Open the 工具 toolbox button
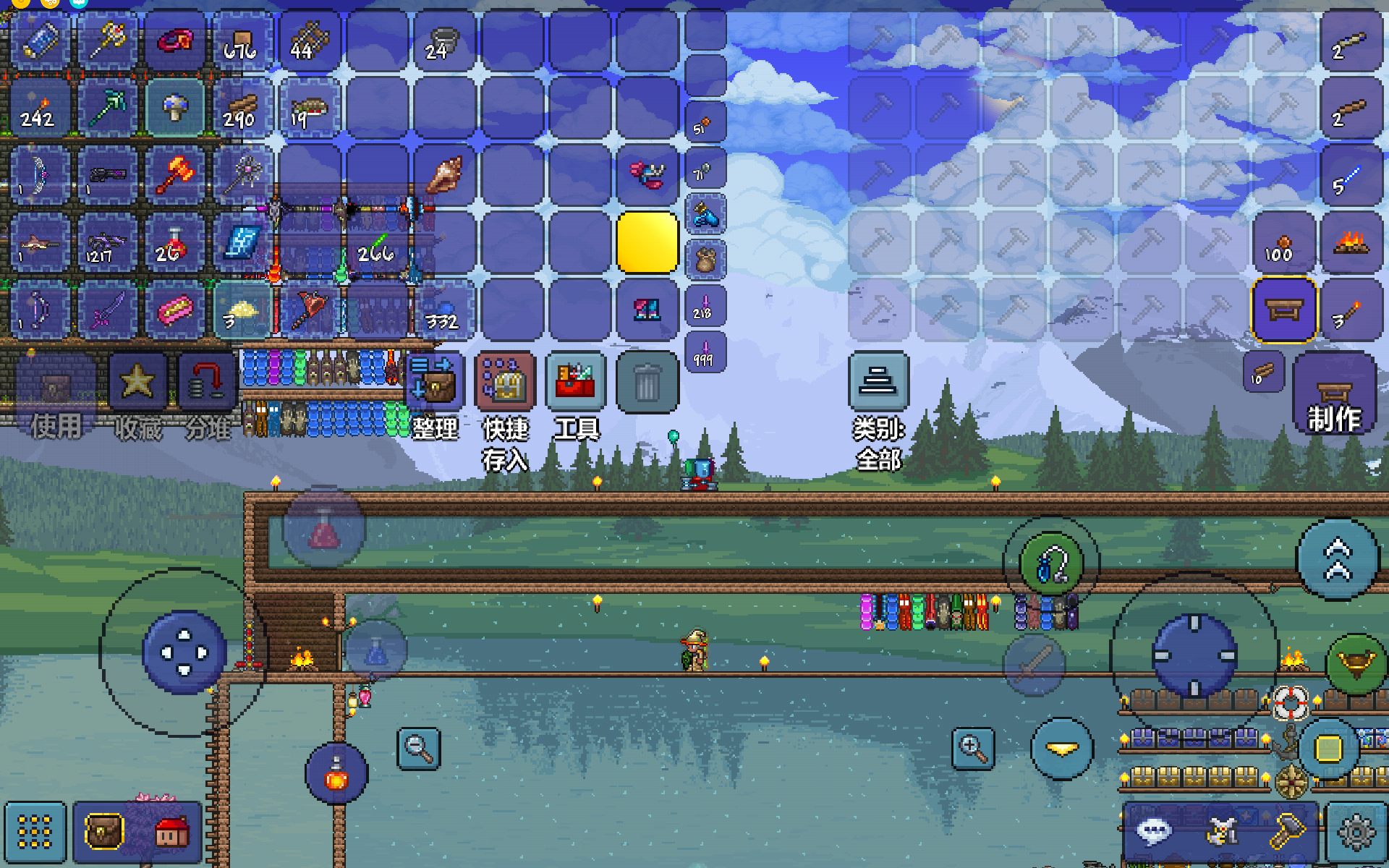This screenshot has width=1389, height=868. [x=575, y=382]
